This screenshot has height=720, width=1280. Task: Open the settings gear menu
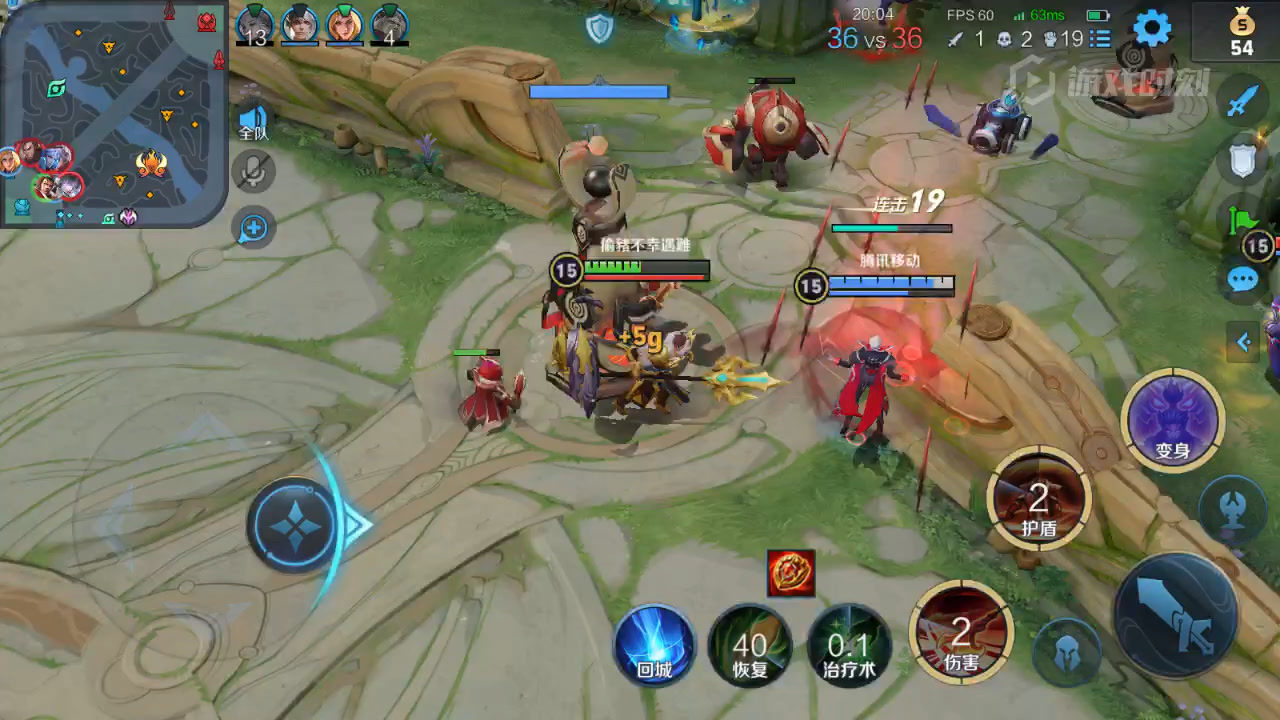[x=1151, y=29]
